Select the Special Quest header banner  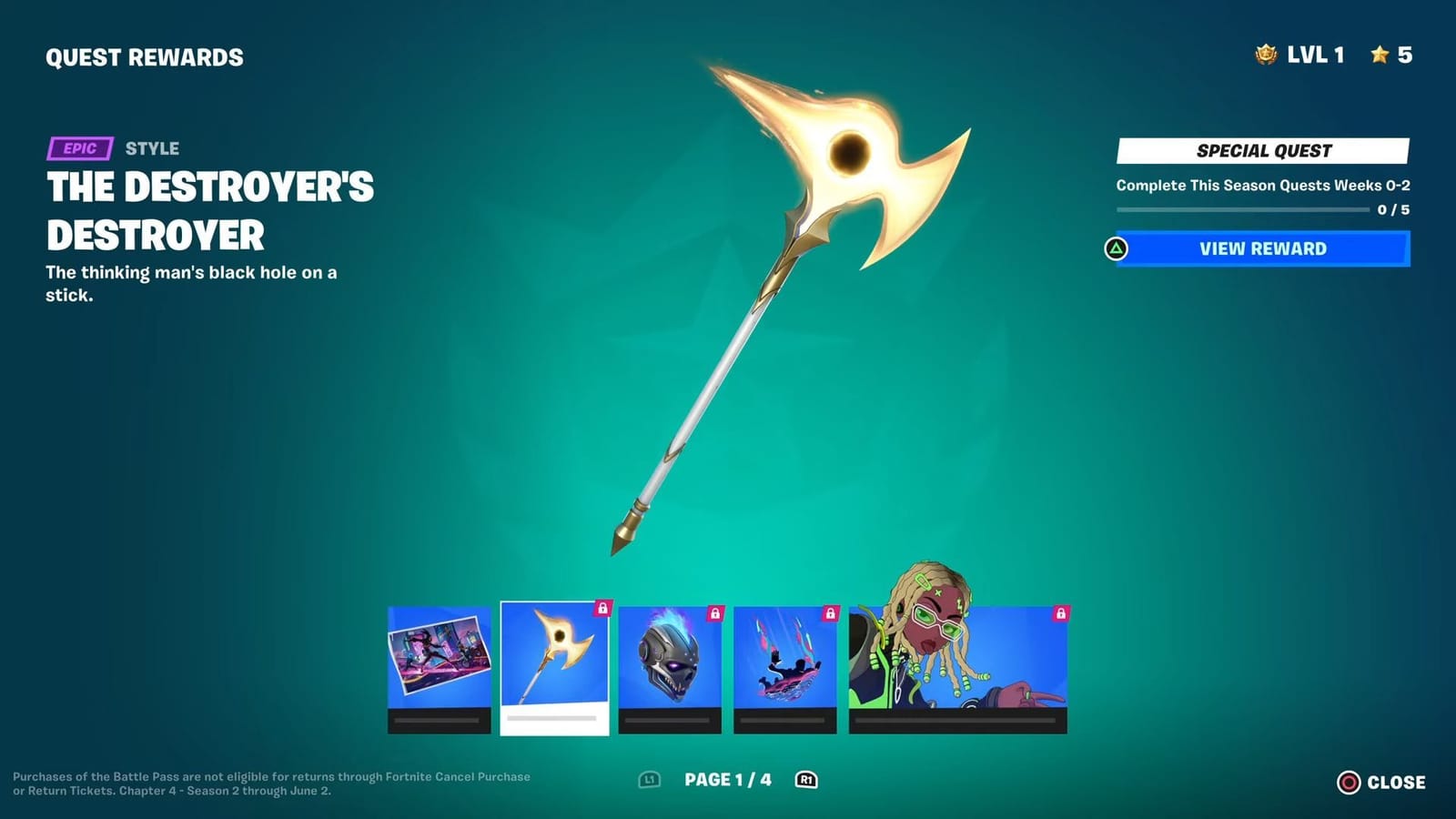click(x=1263, y=151)
